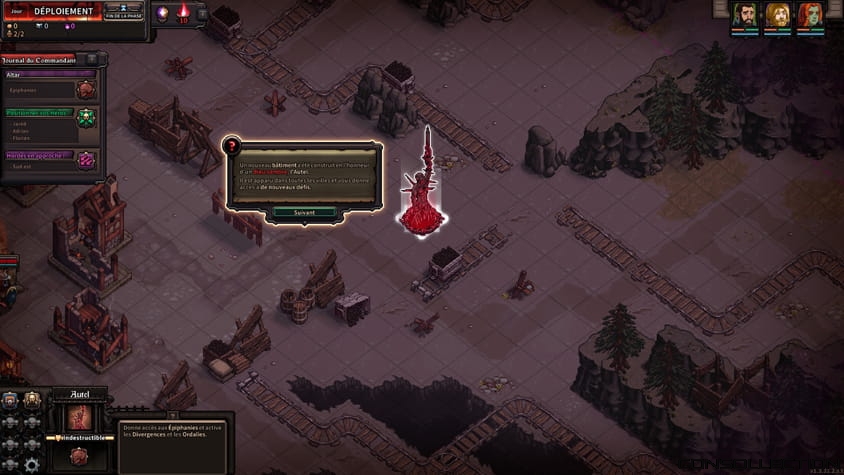Open the gold-framed skull menu icon
The width and height of the screenshot is (844, 475).
31,398
